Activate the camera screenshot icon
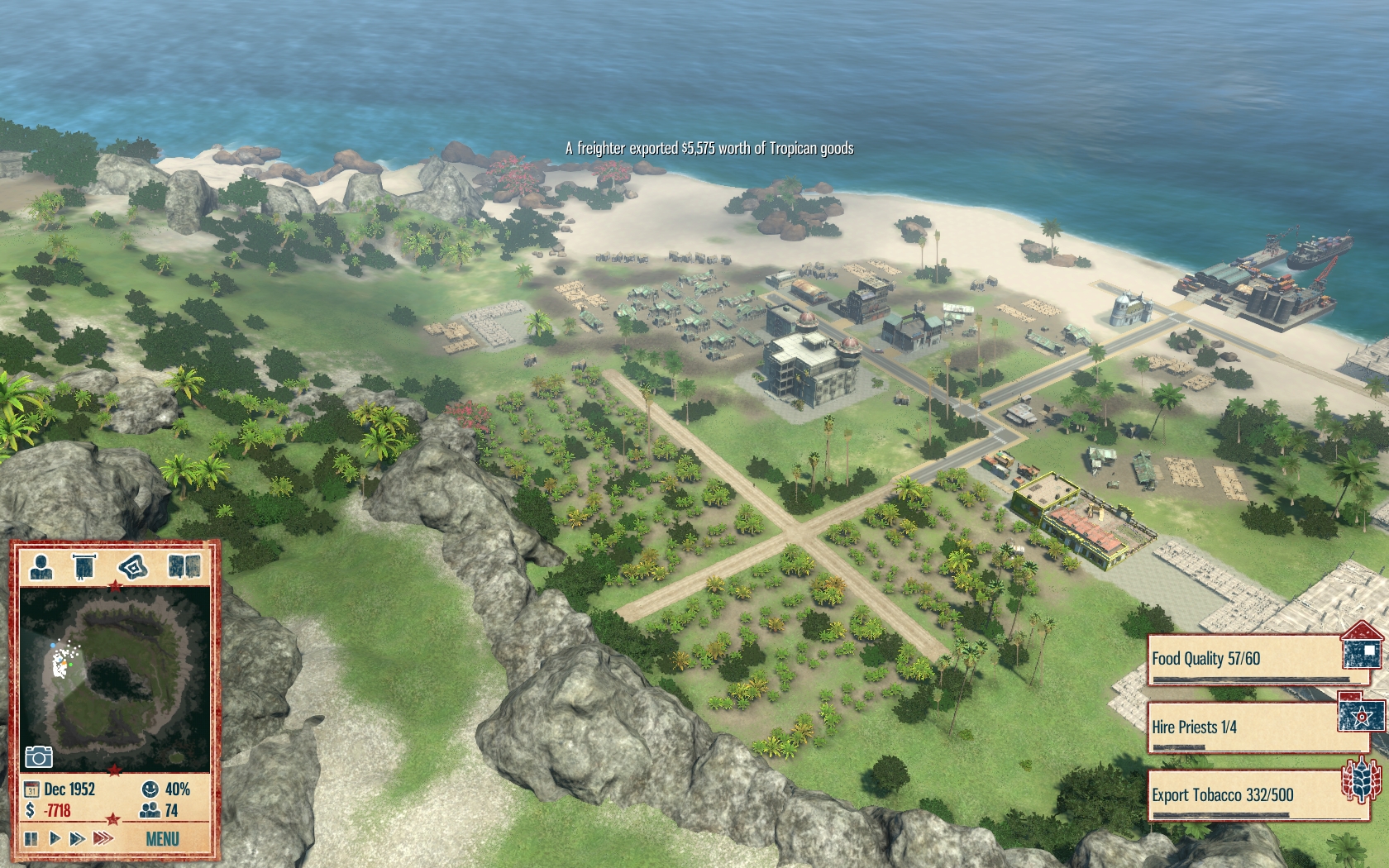The width and height of the screenshot is (1389, 868). 39,756
